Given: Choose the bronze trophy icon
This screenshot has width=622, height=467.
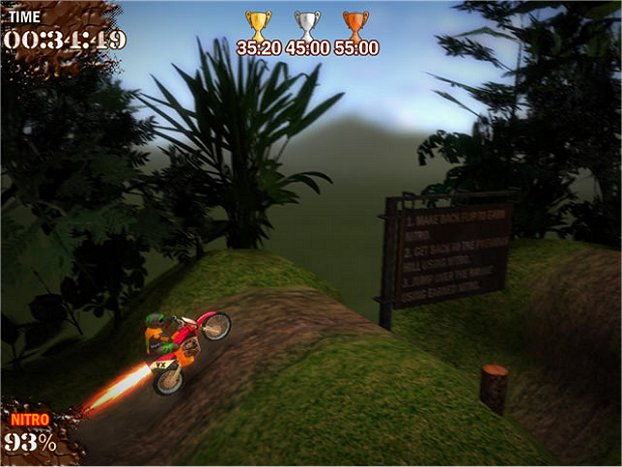Looking at the screenshot, I should [x=355, y=24].
